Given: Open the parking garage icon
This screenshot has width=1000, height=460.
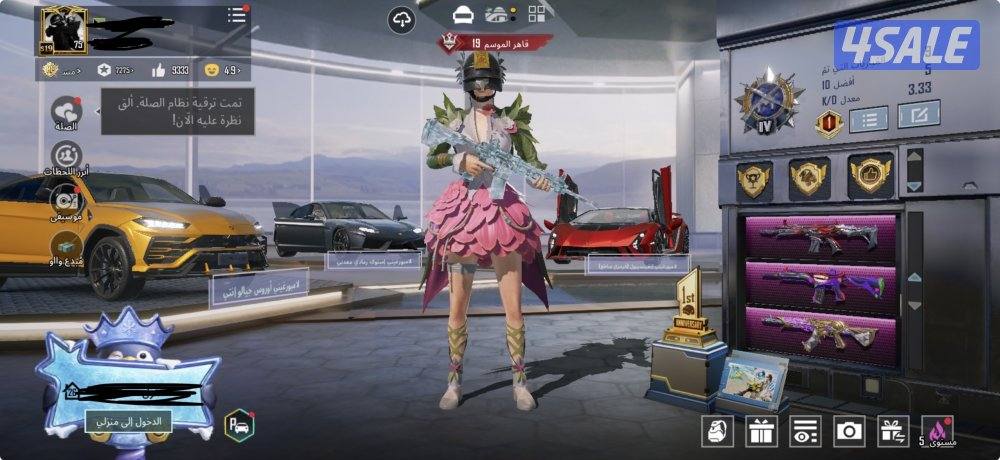Looking at the screenshot, I should (x=239, y=425).
